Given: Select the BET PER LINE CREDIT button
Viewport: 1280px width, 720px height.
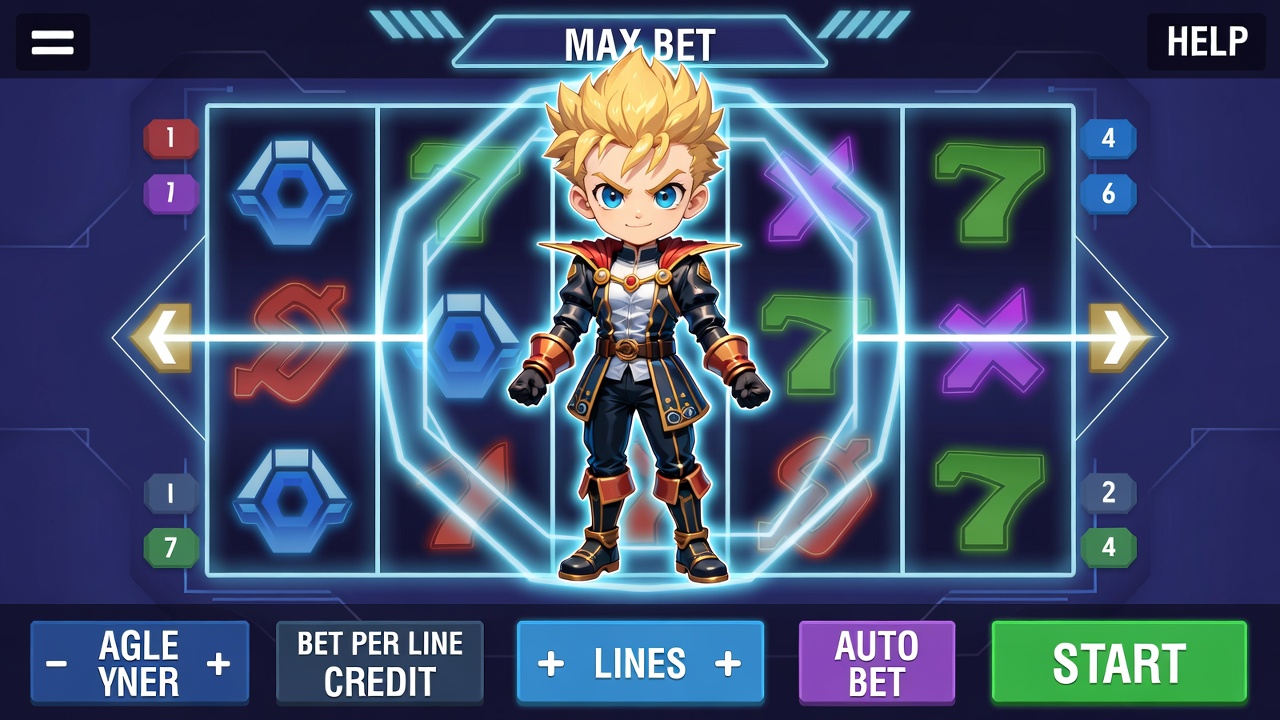Looking at the screenshot, I should (380, 662).
